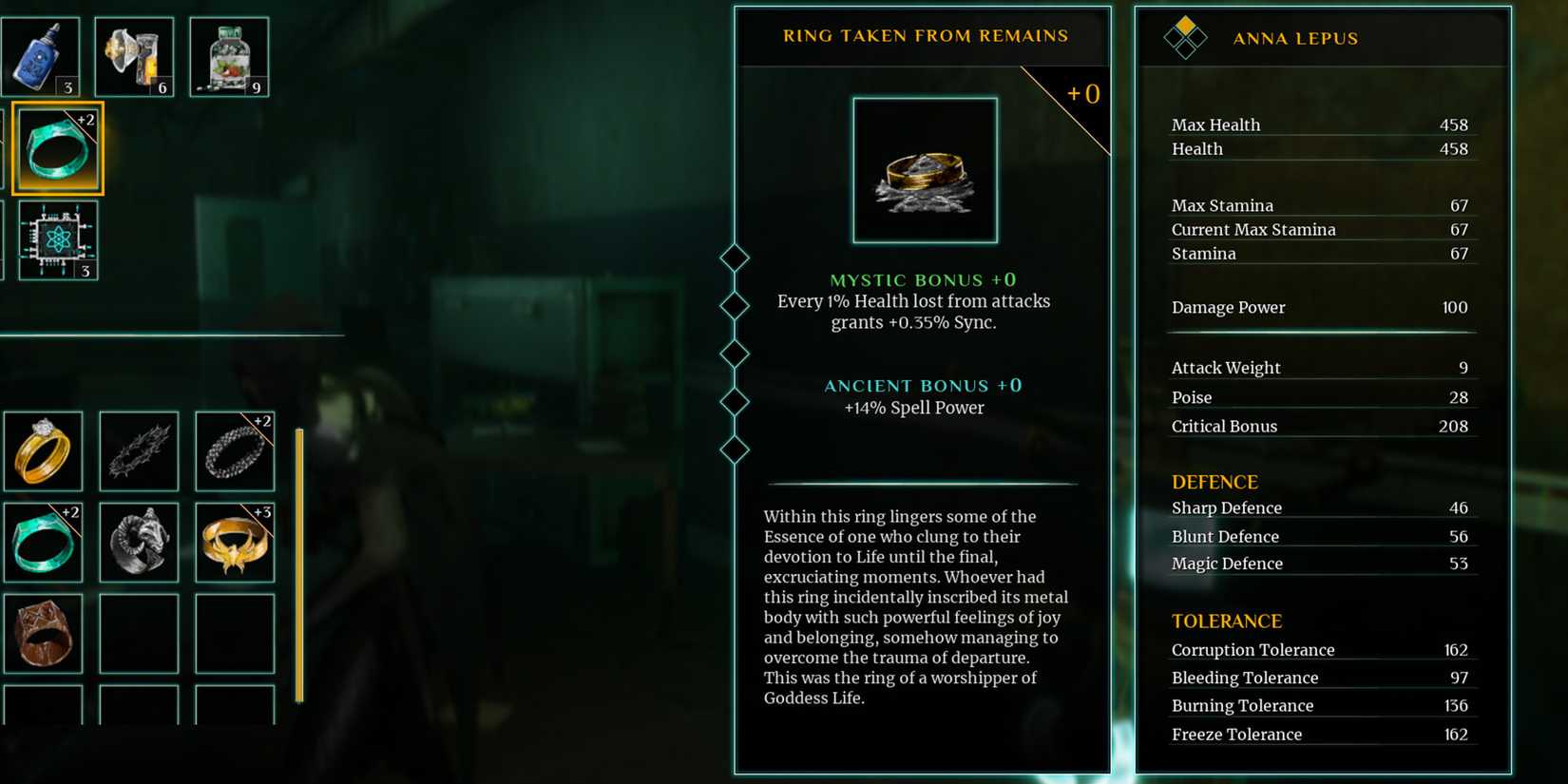Select the gold ring with white gem
The image size is (1568, 784).
pos(44,451)
